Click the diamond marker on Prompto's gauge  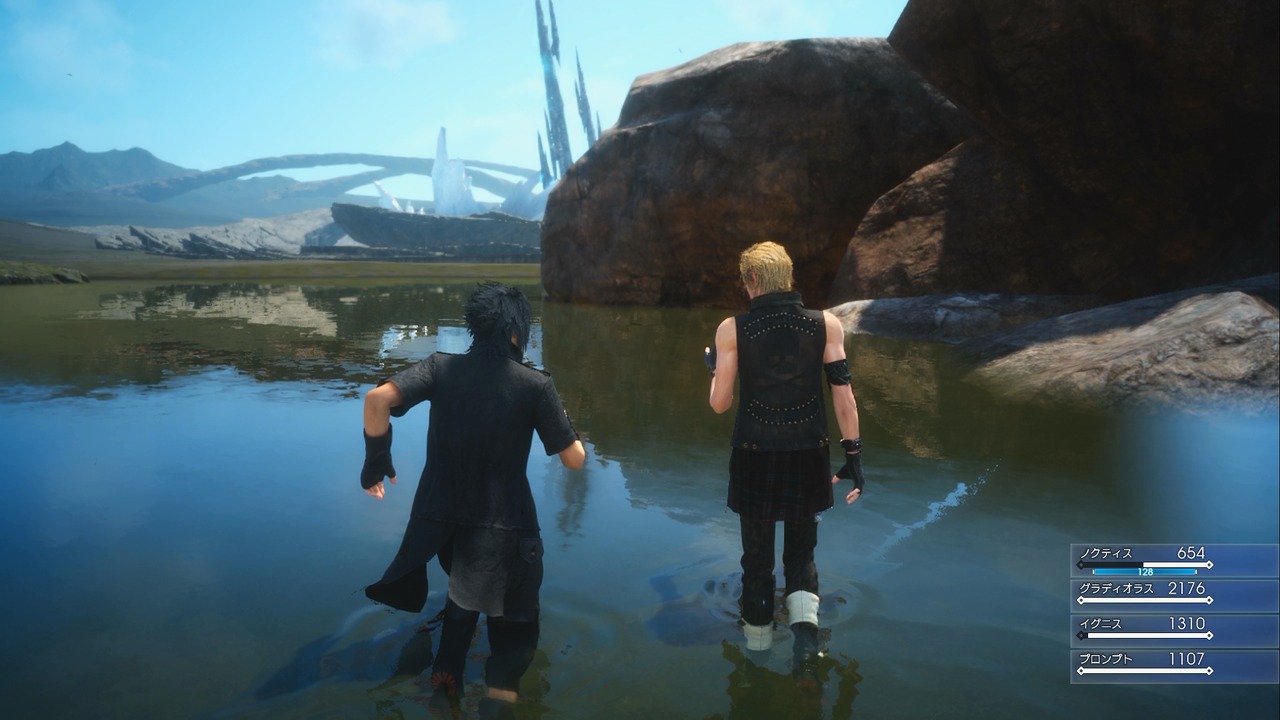pos(1081,670)
